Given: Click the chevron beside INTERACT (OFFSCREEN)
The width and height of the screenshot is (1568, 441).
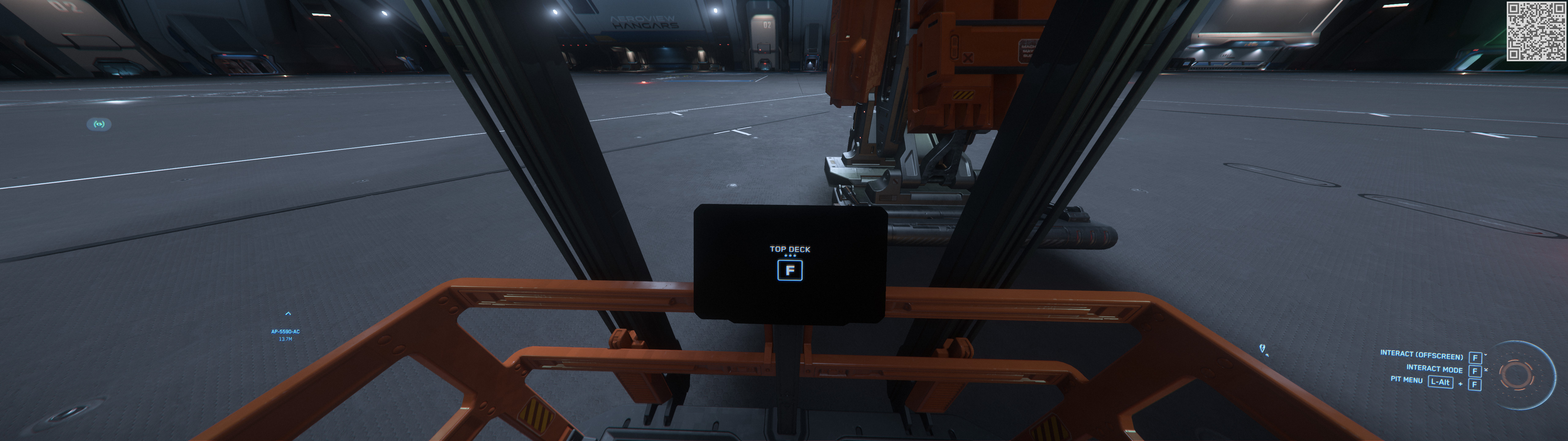Looking at the screenshot, I should [x=1486, y=355].
